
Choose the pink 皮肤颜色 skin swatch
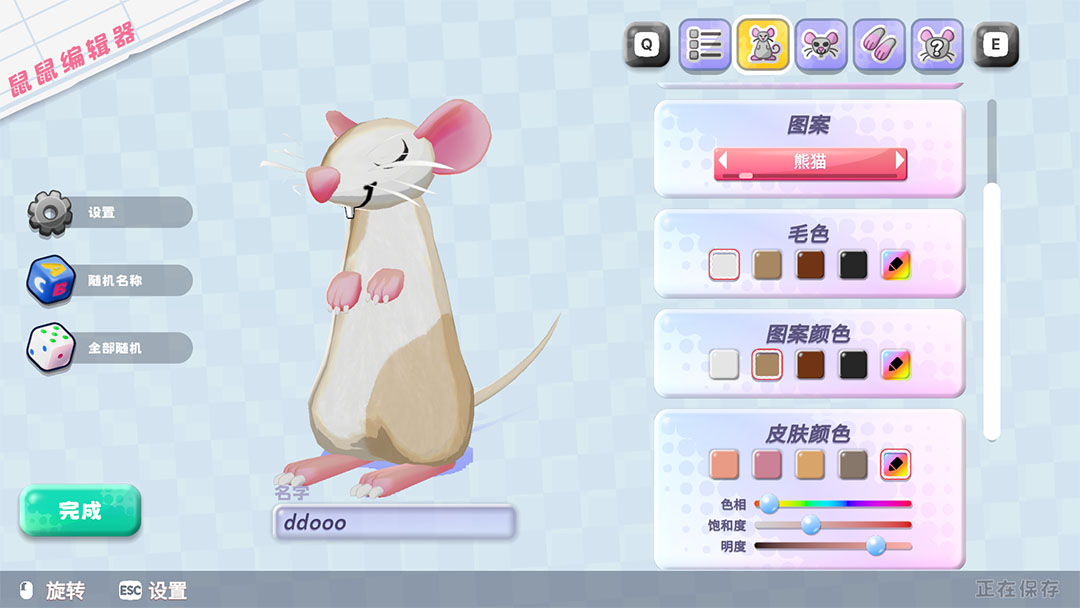tap(767, 464)
